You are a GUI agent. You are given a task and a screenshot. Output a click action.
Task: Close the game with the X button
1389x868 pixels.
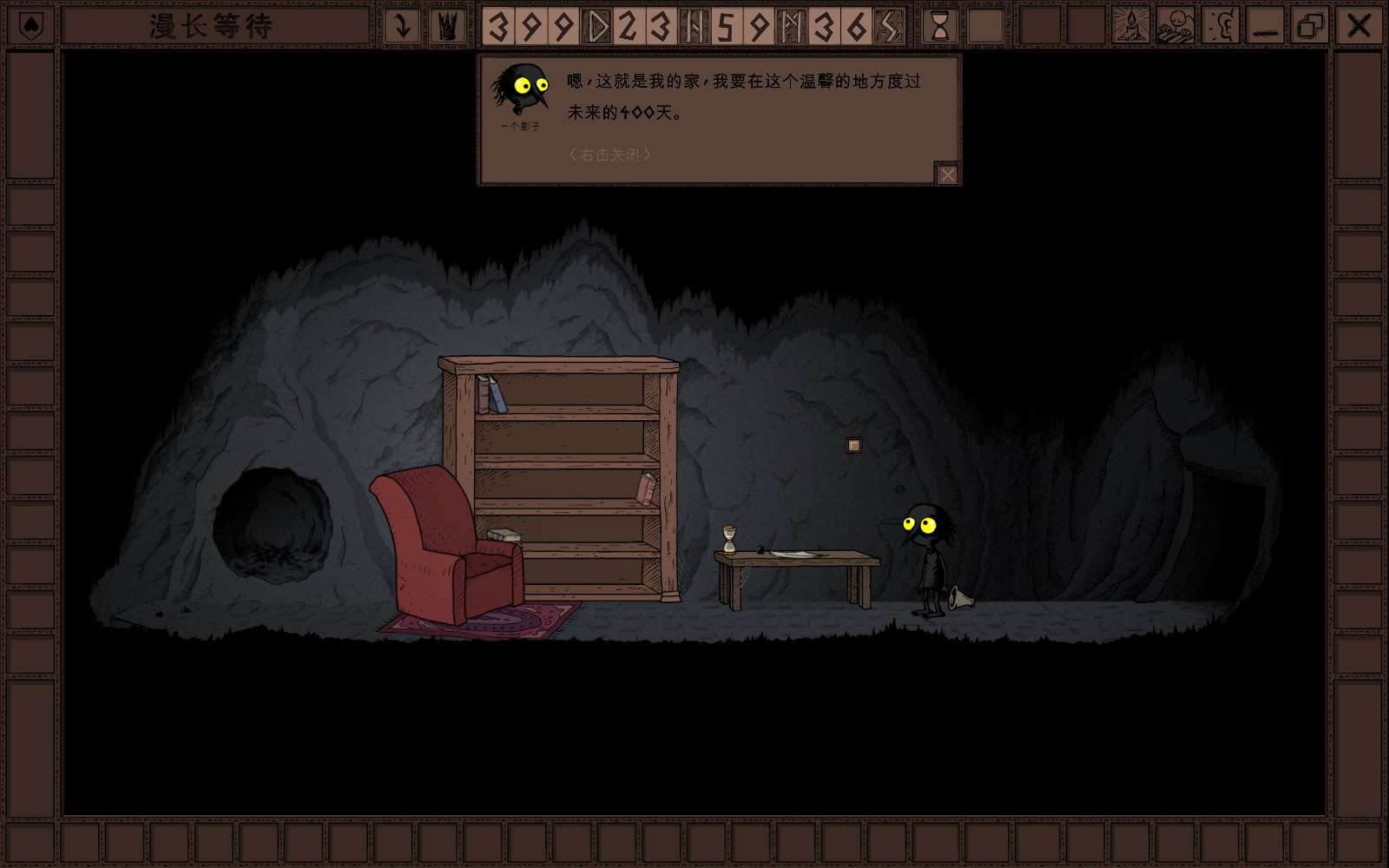pos(1359,26)
